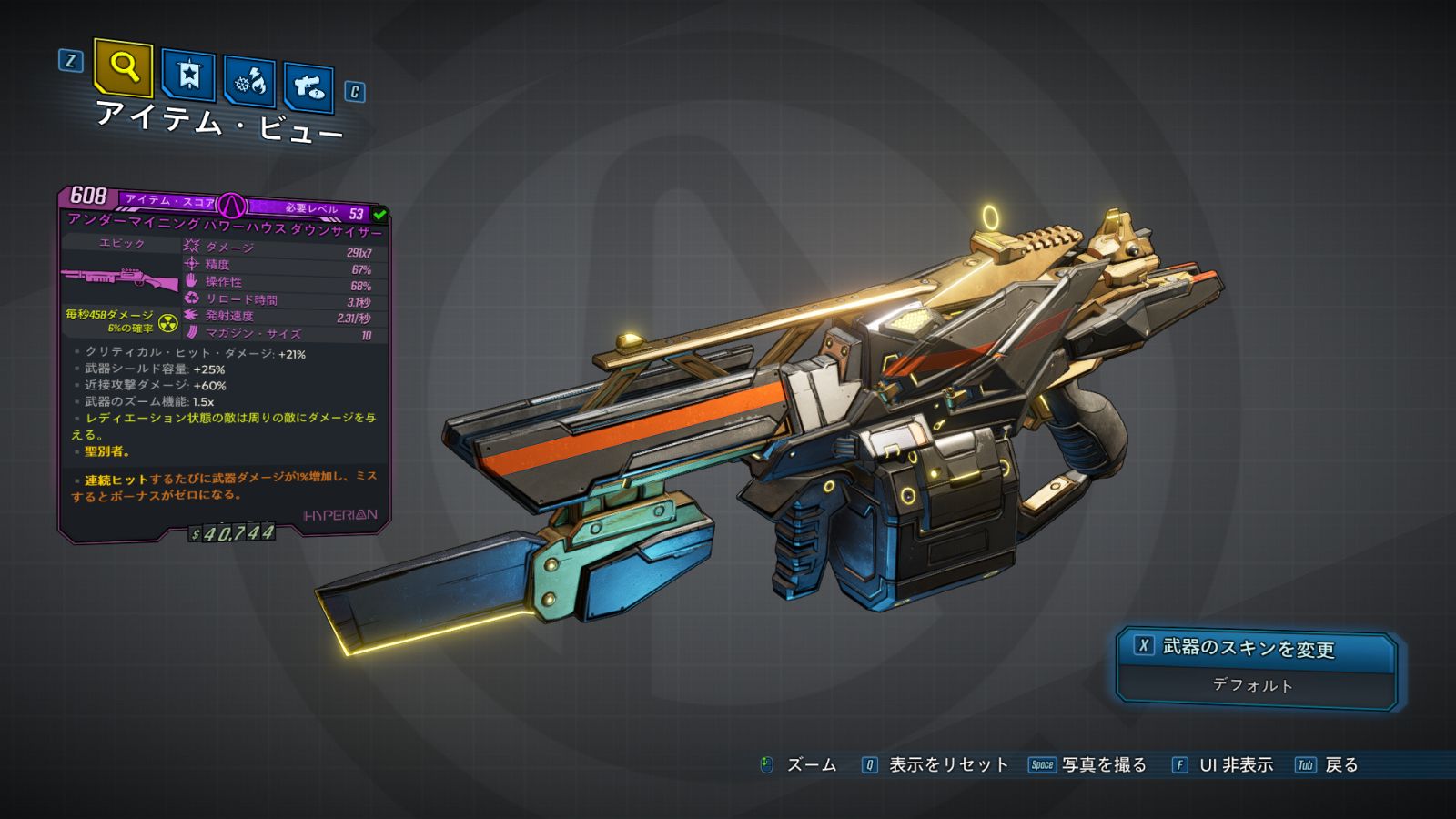The width and height of the screenshot is (1456, 819).
Task: Switch to the gun and grenade tab
Action: pos(308,87)
